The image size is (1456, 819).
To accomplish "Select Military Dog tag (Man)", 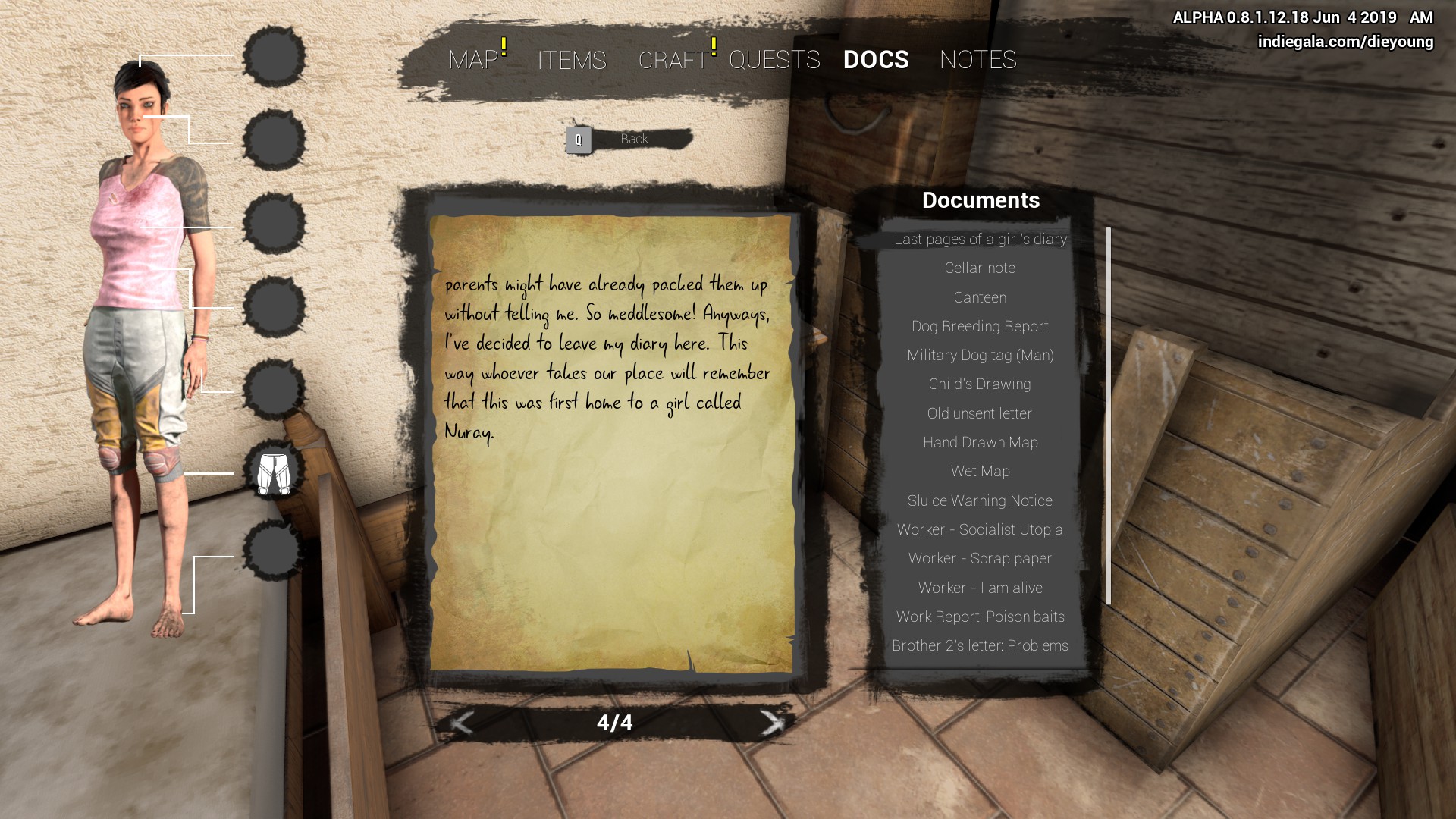I will [980, 355].
